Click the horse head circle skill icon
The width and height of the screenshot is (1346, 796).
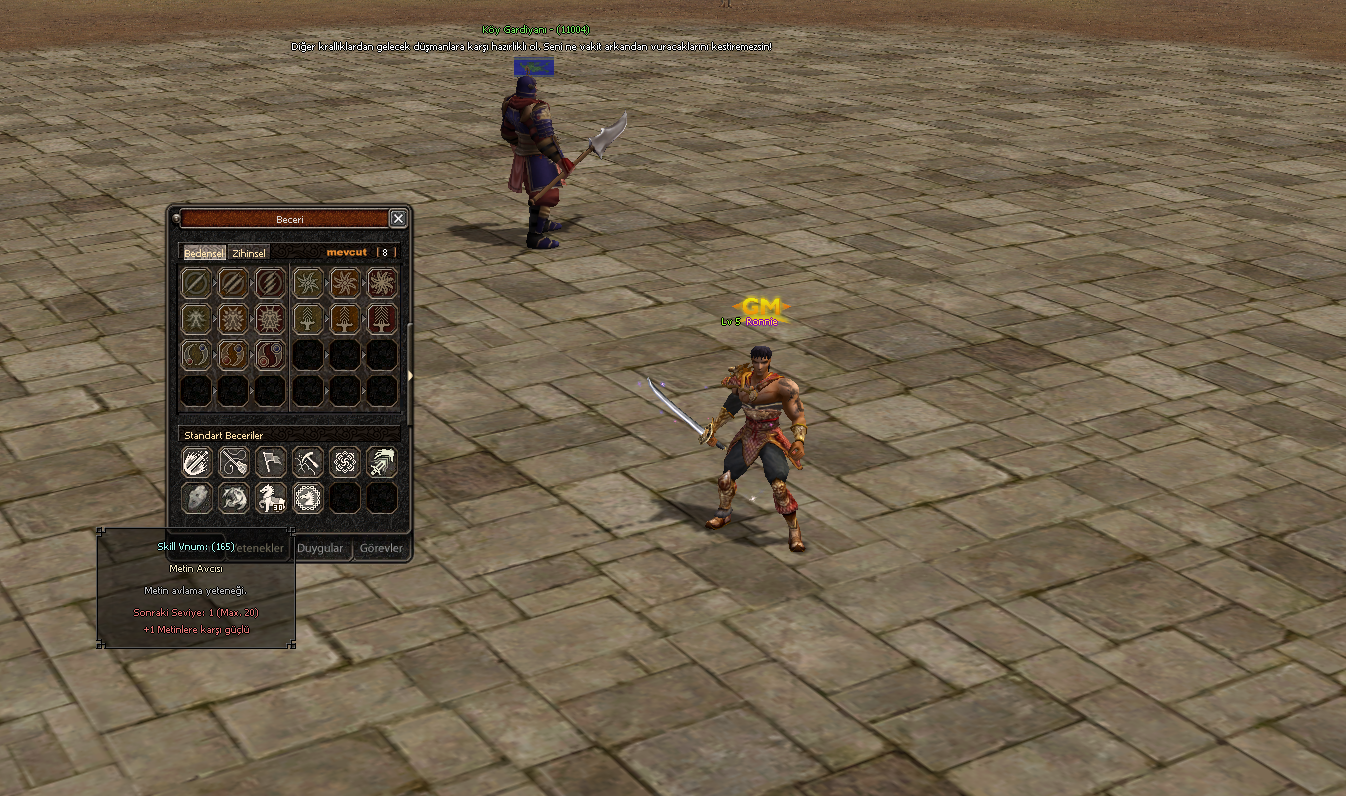pos(308,497)
